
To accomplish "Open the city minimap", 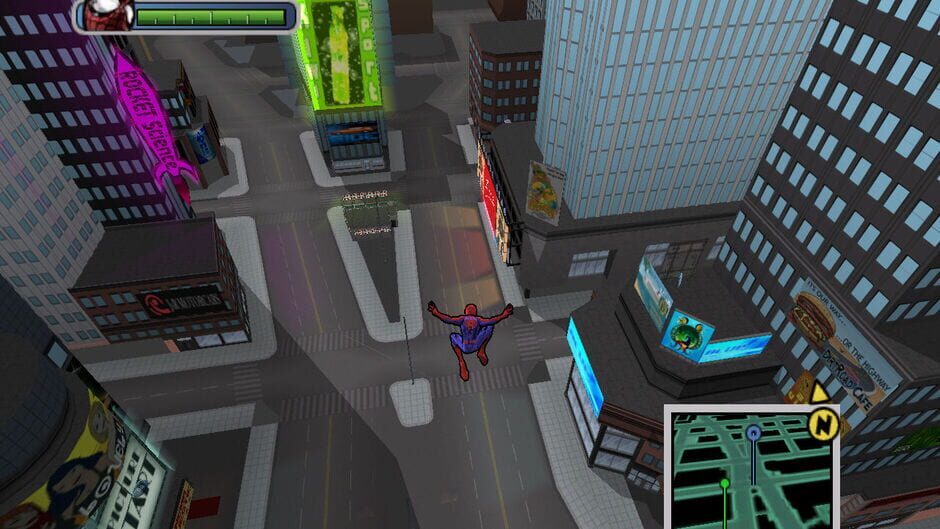I will tap(749, 468).
